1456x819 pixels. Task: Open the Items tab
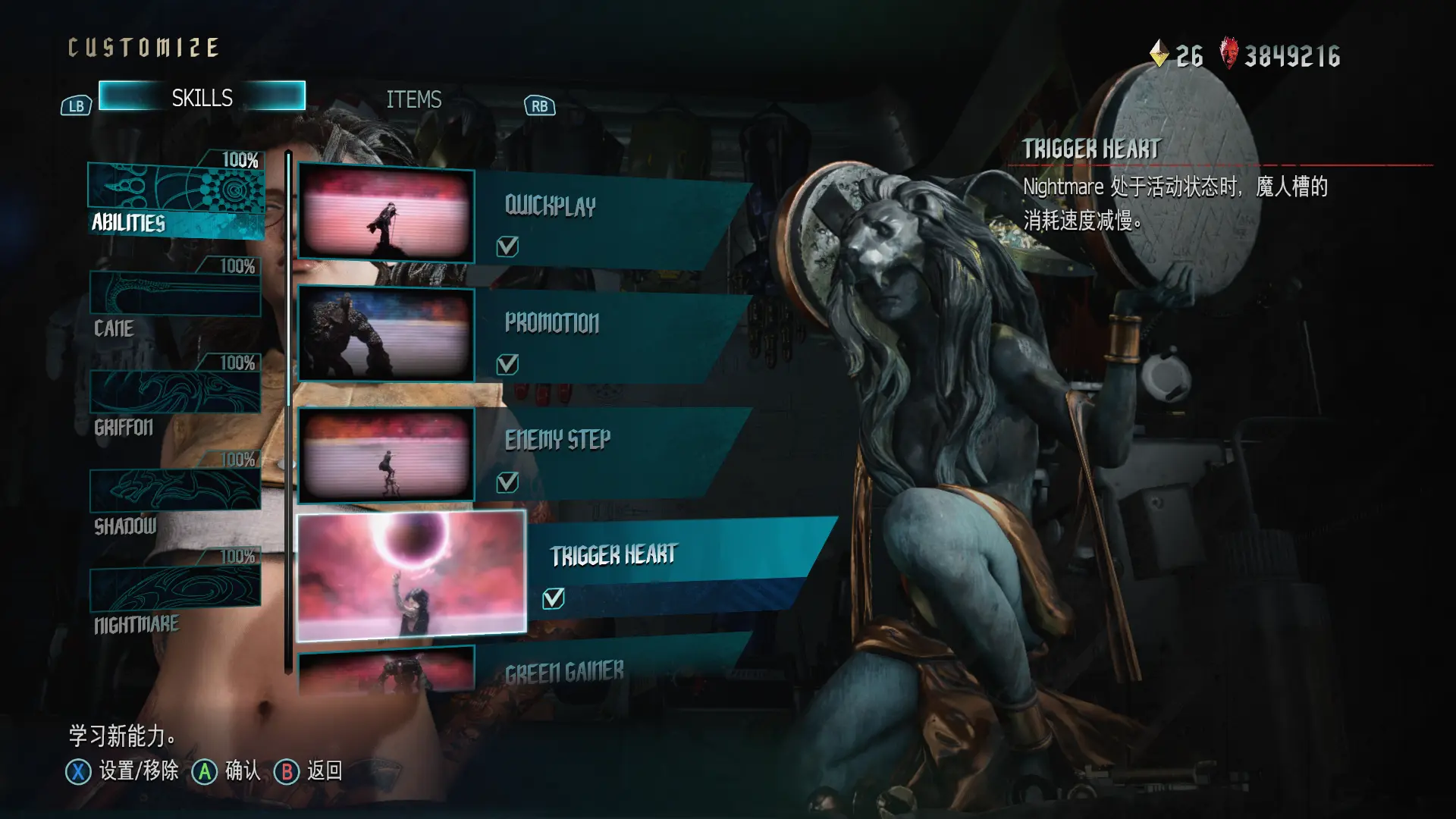tap(413, 99)
